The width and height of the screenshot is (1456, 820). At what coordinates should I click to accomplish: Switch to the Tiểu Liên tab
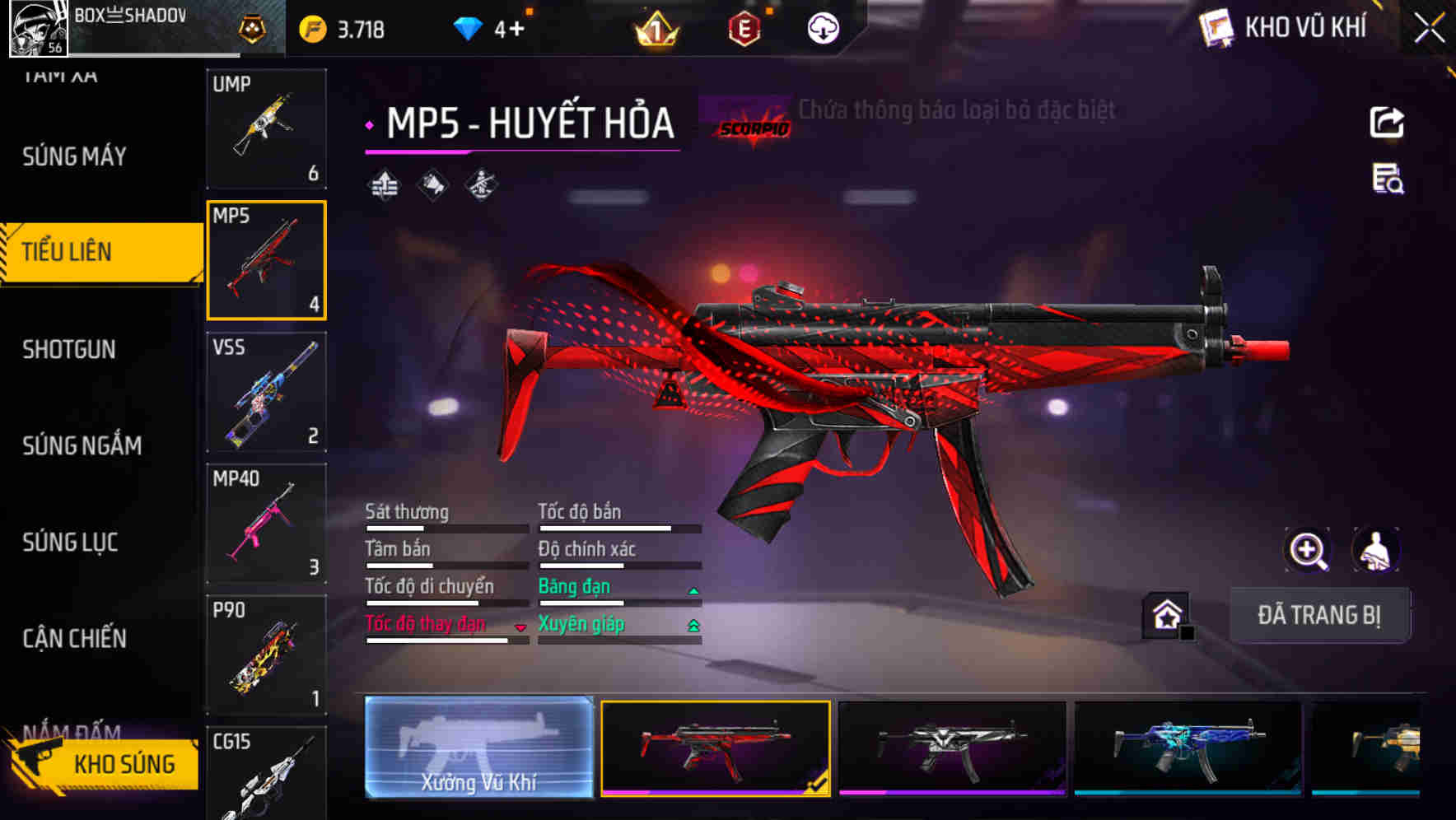click(x=70, y=251)
